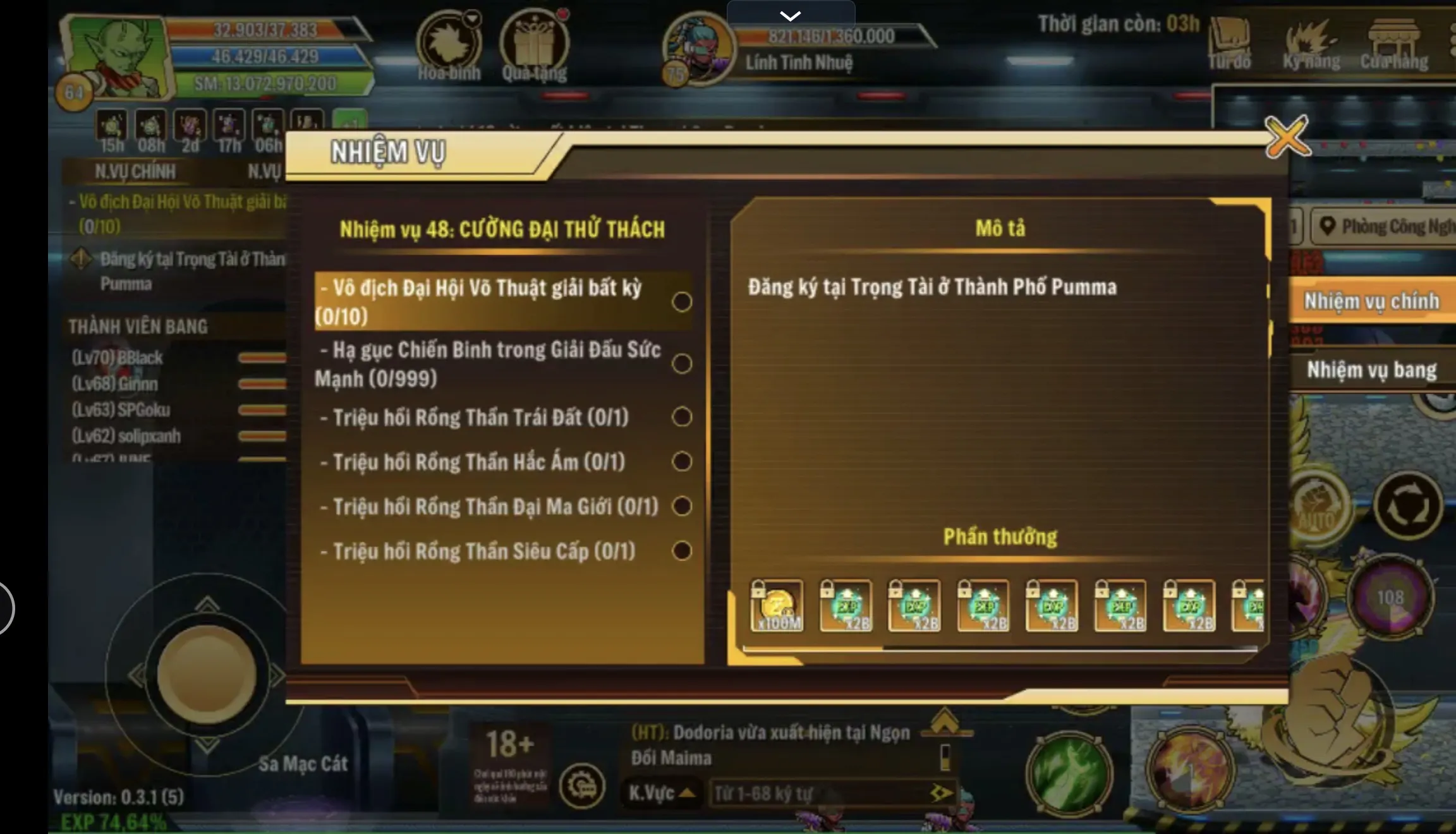Click the chat input field Từ 1-68 ký tự

pyautogui.click(x=822, y=794)
